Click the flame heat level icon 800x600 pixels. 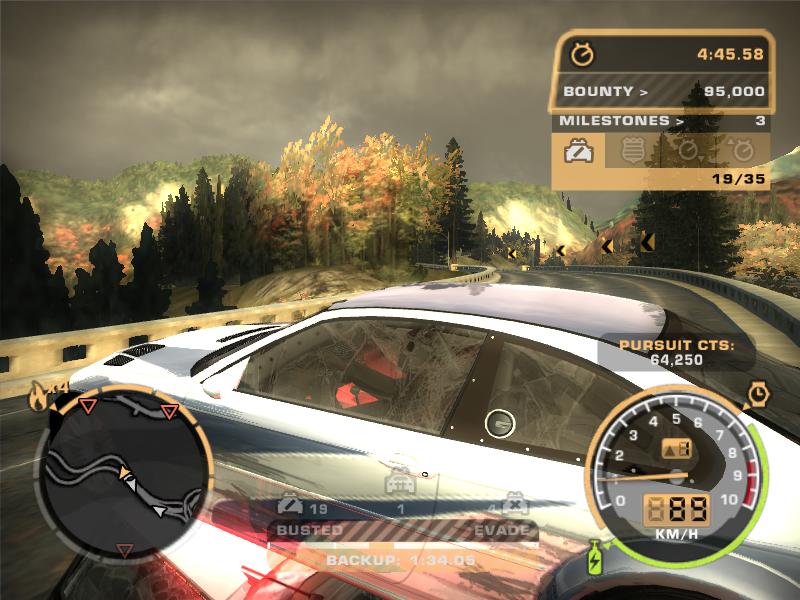[40, 396]
